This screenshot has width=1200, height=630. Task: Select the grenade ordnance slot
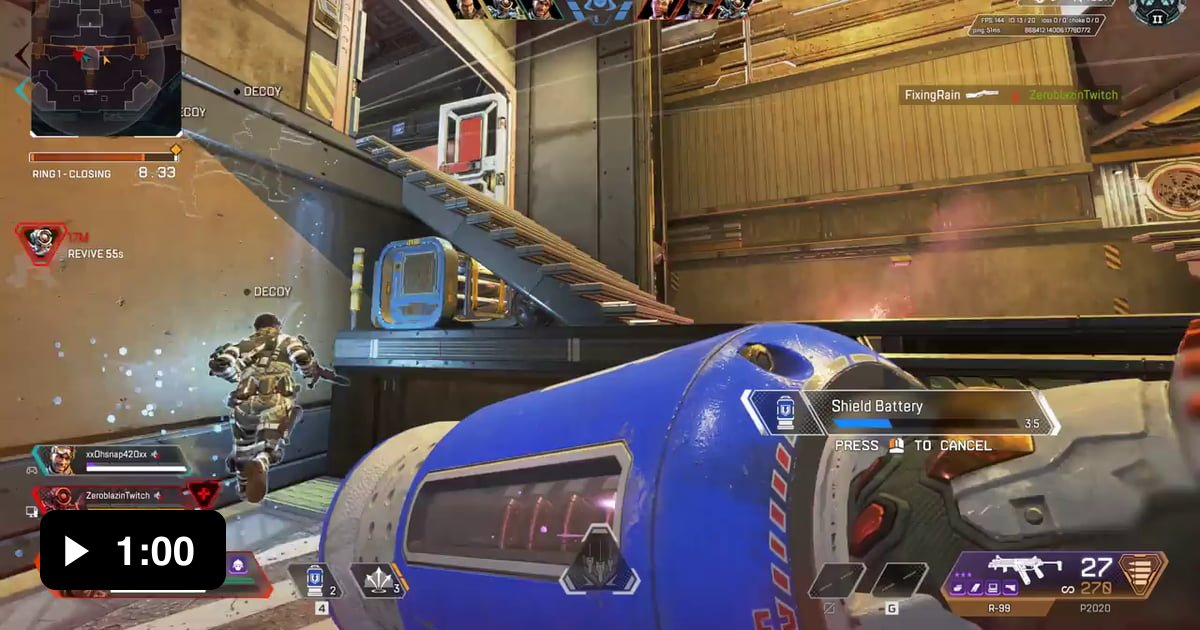(x=378, y=582)
